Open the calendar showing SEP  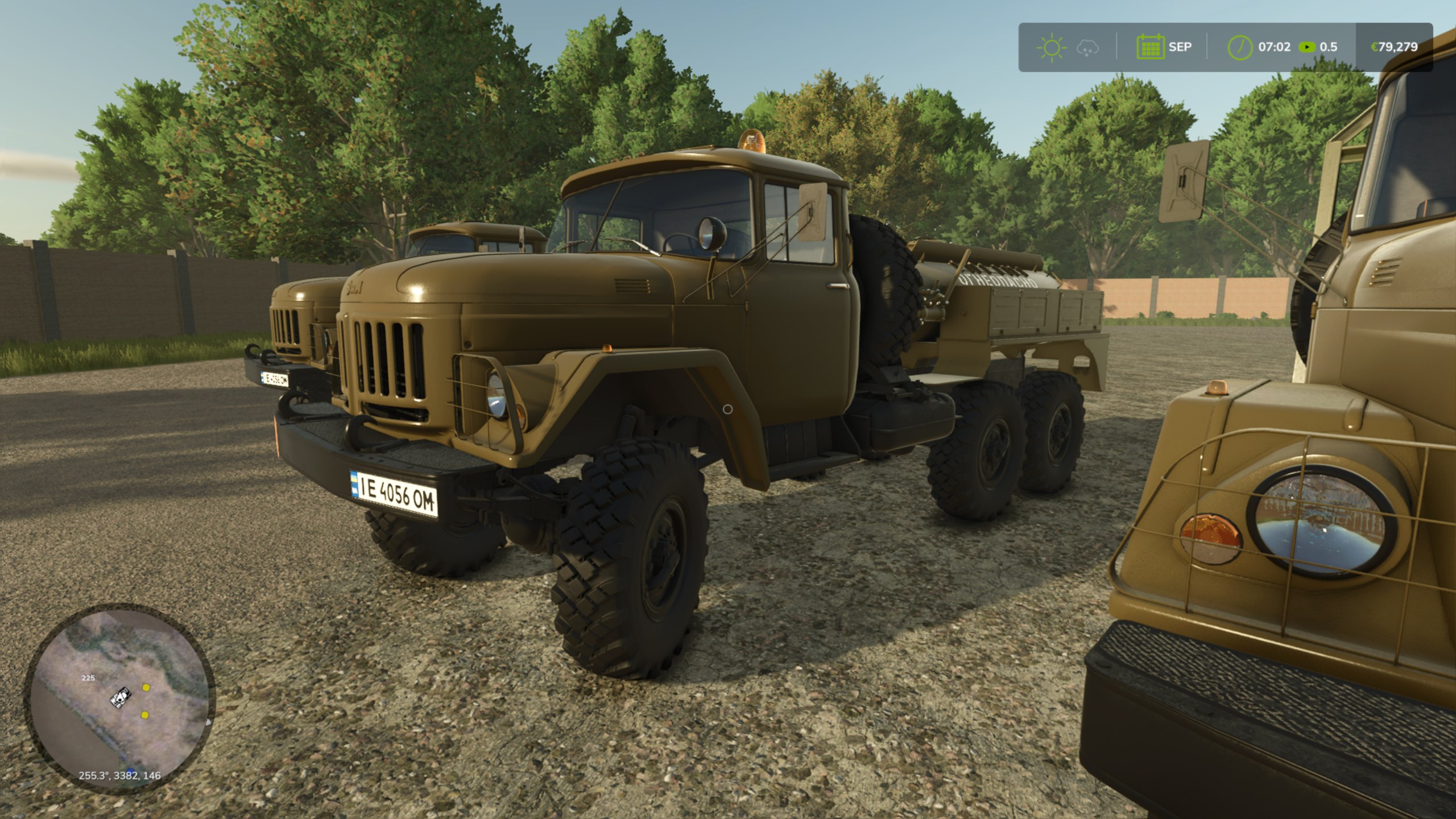point(1150,47)
